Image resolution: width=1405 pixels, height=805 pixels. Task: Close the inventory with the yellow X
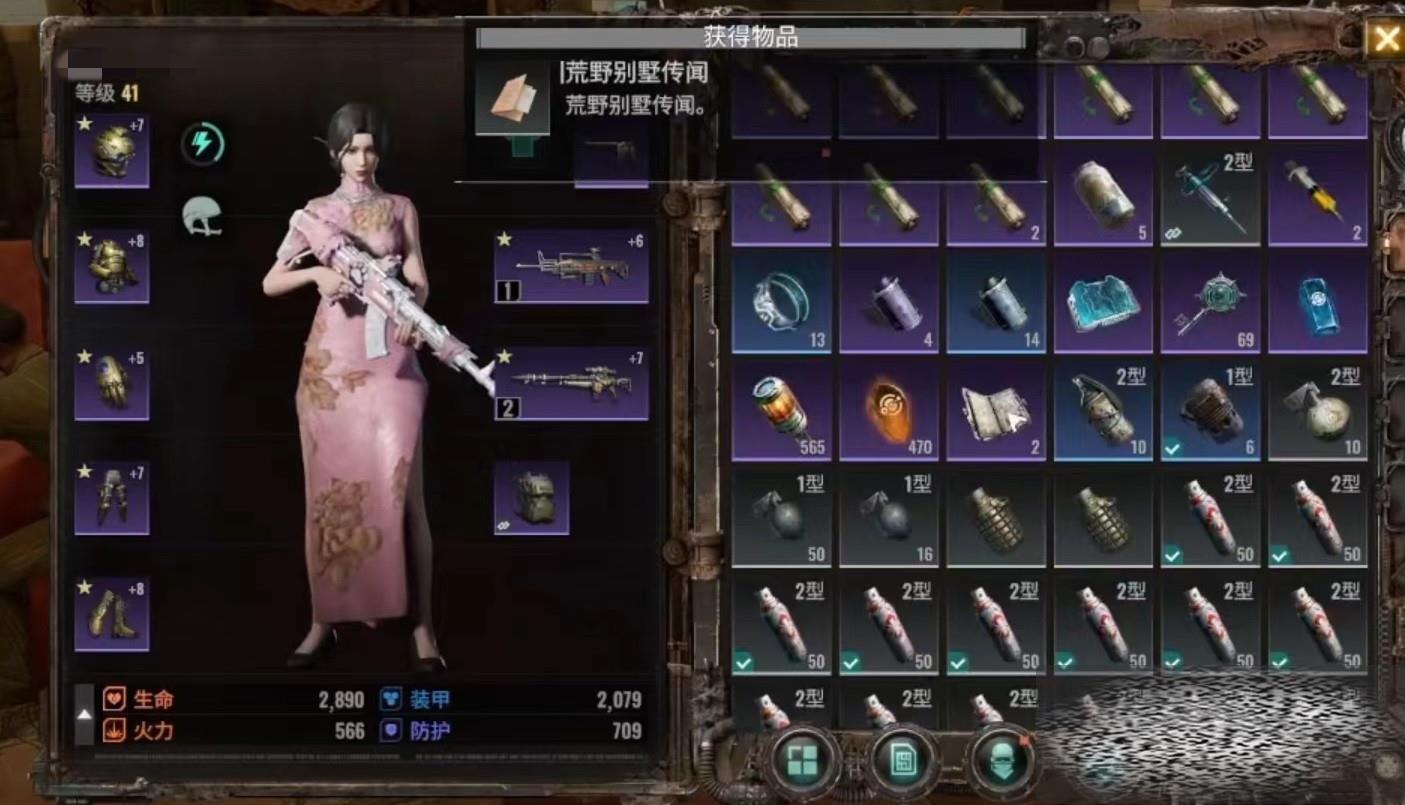pyautogui.click(x=1385, y=39)
